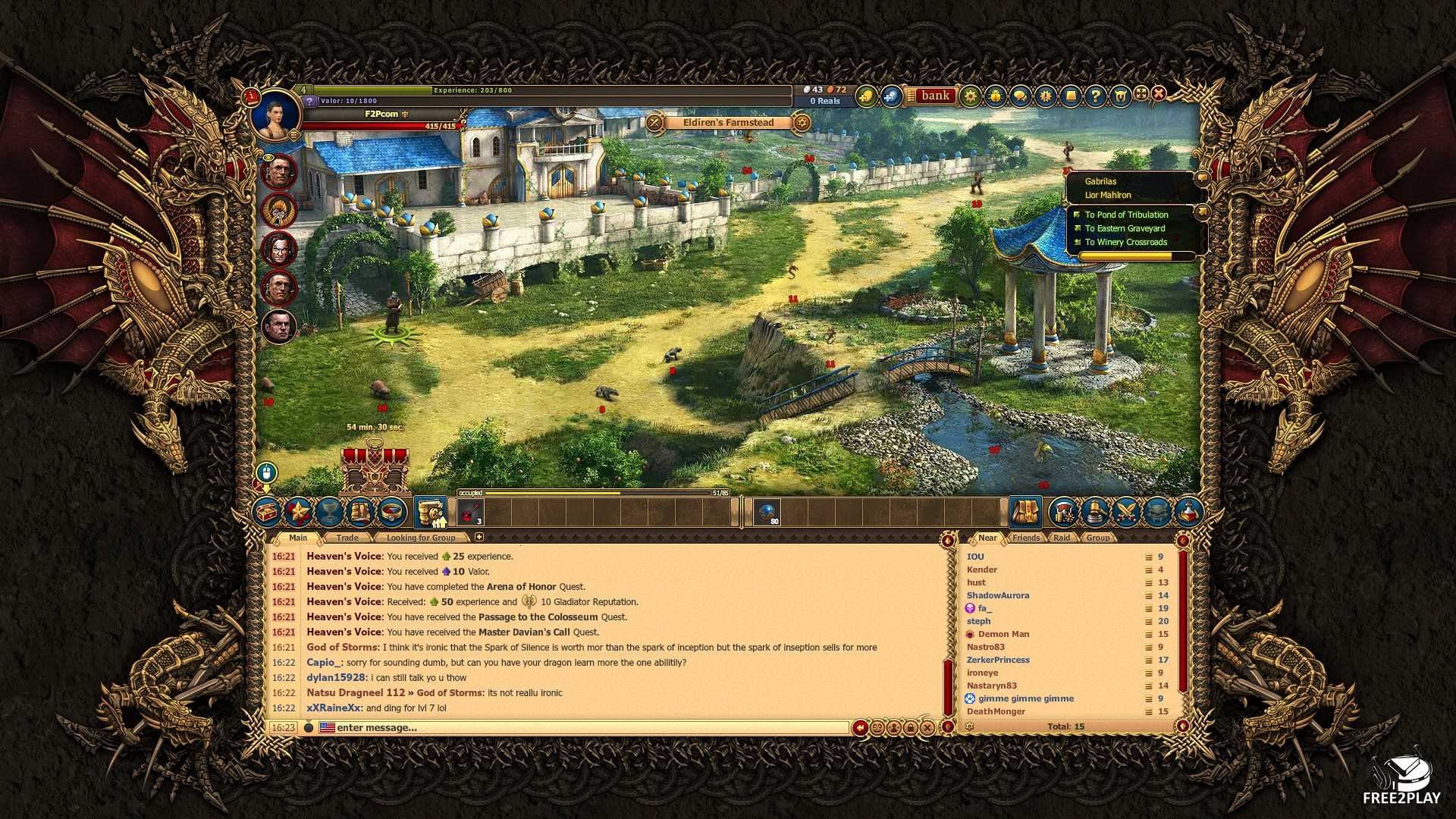The height and width of the screenshot is (819, 1456).
Task: Travel To Eastern Graveyard
Action: (1125, 228)
